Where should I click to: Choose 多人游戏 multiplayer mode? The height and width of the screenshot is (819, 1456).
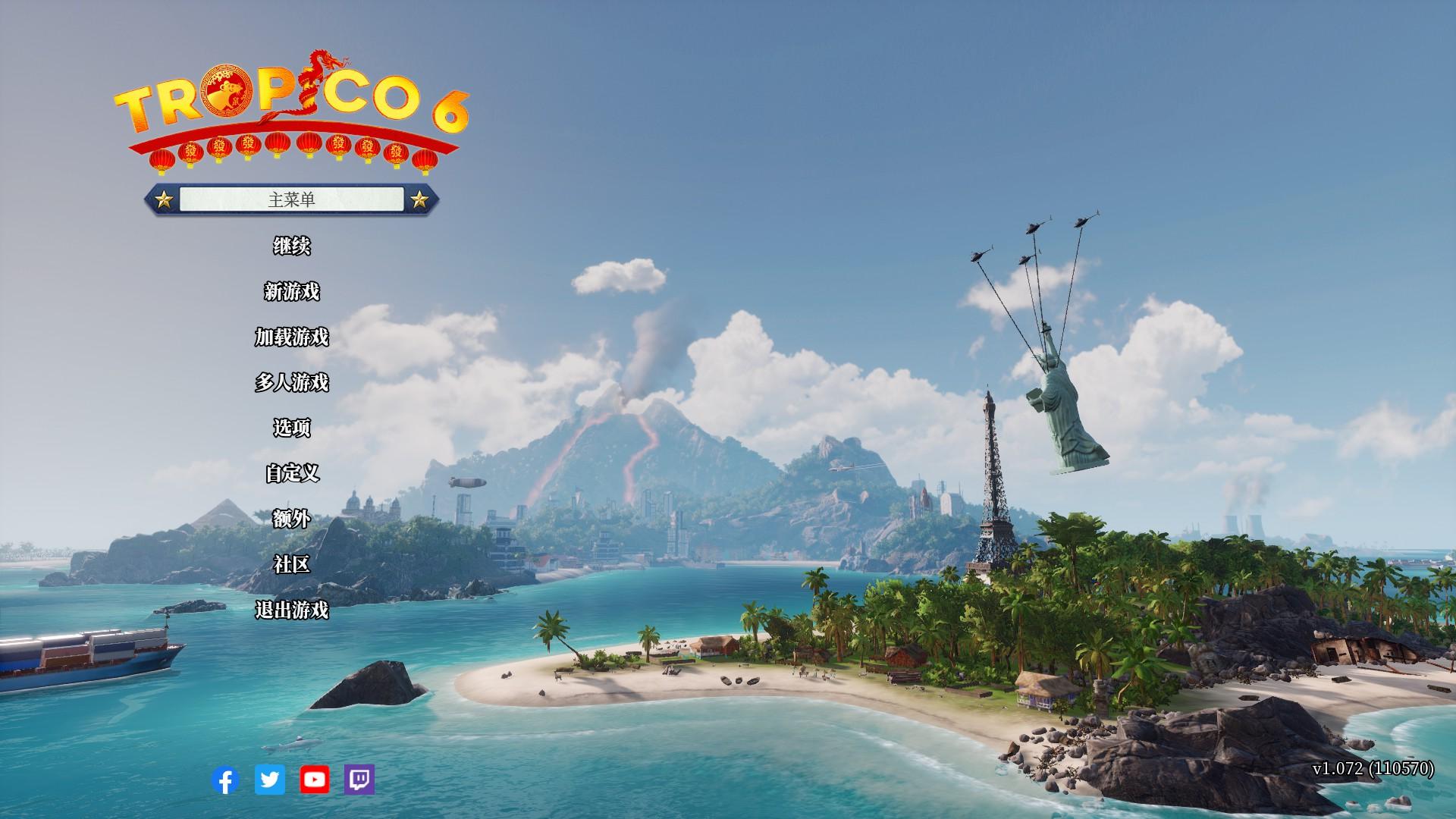(x=292, y=383)
